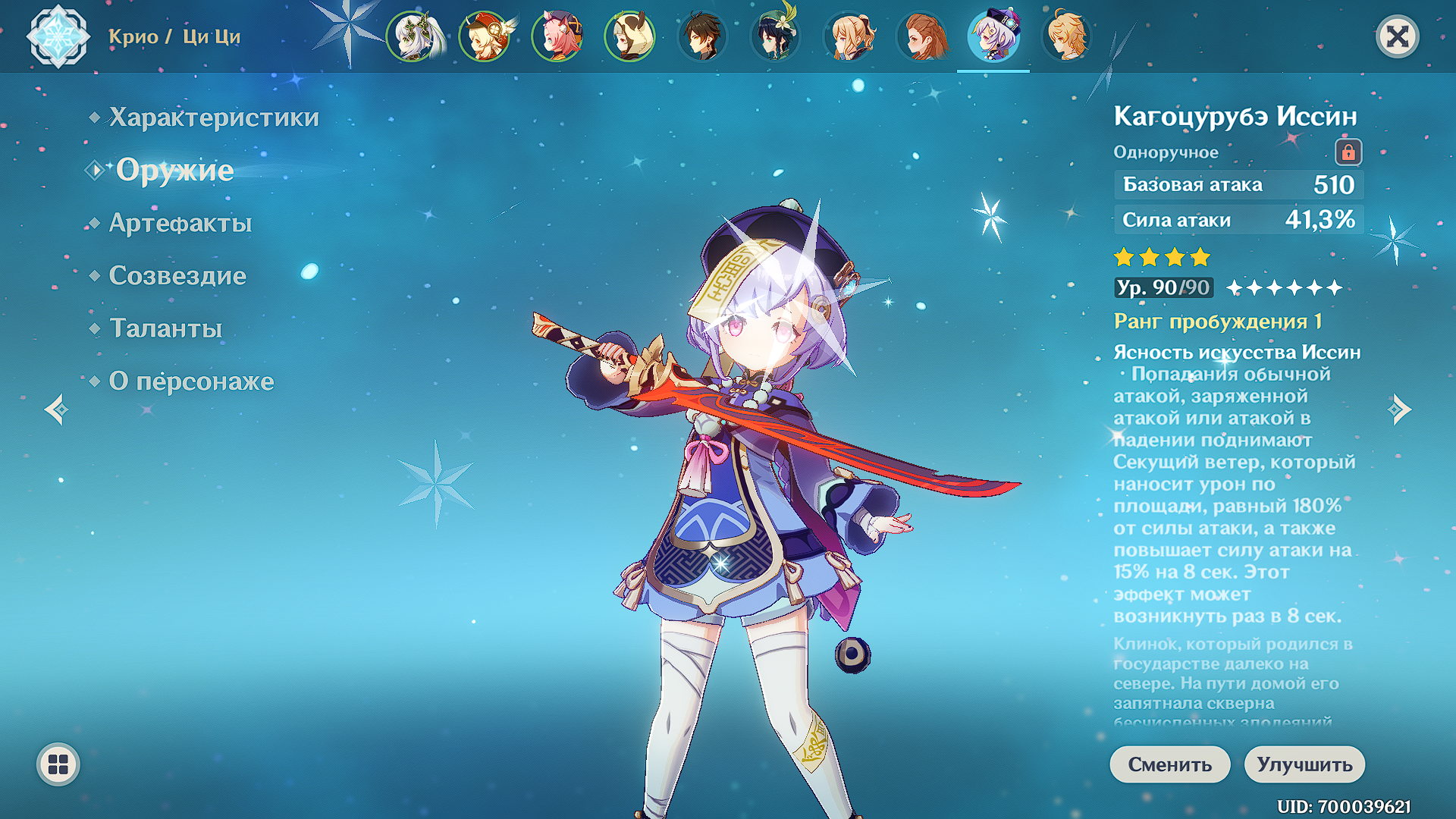
Task: Toggle the red weapon lock icon
Action: click(x=1348, y=152)
